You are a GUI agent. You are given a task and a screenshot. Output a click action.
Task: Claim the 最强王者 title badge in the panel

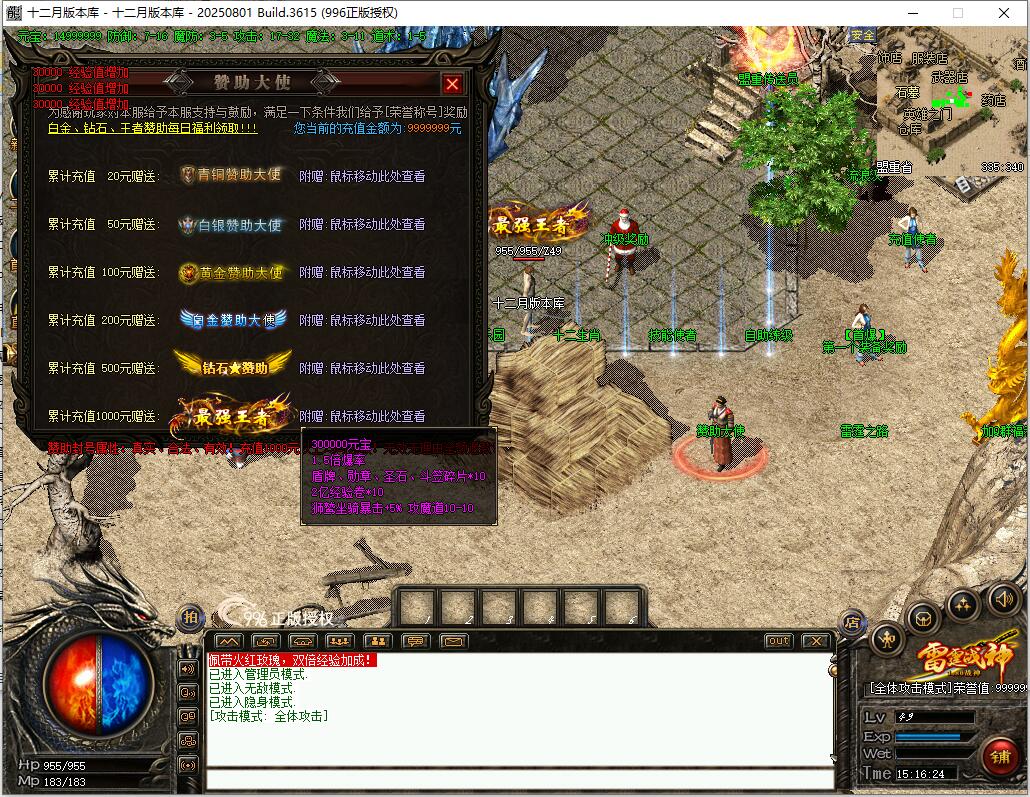230,415
